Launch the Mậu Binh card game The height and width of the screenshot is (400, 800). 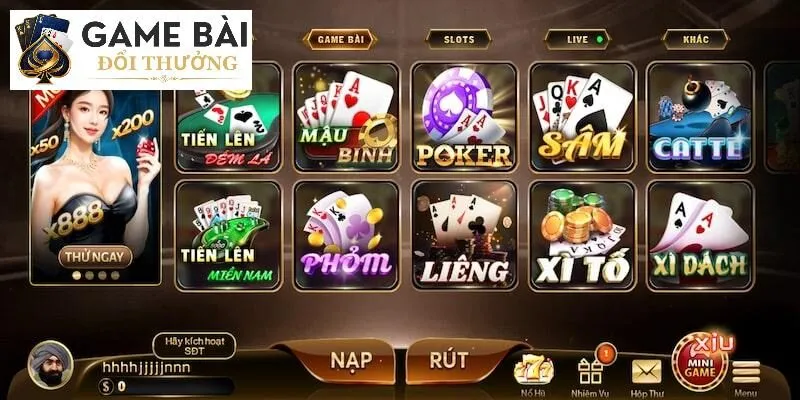click(346, 118)
